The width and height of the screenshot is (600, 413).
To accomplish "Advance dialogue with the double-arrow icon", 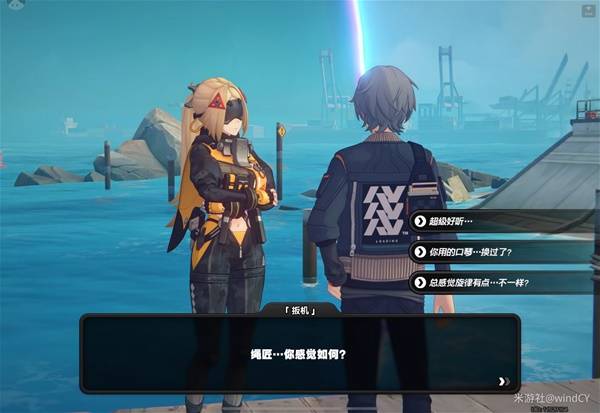I will pyautogui.click(x=503, y=380).
